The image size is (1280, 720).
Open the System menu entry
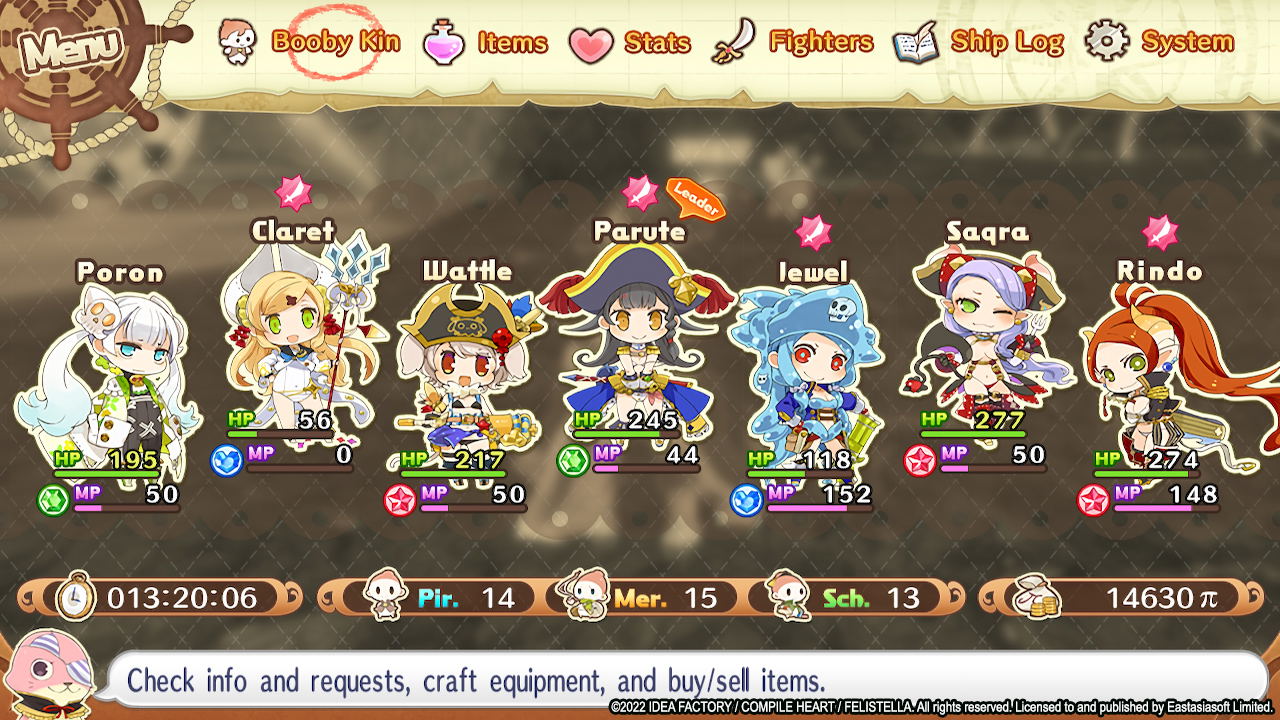click(x=1188, y=42)
